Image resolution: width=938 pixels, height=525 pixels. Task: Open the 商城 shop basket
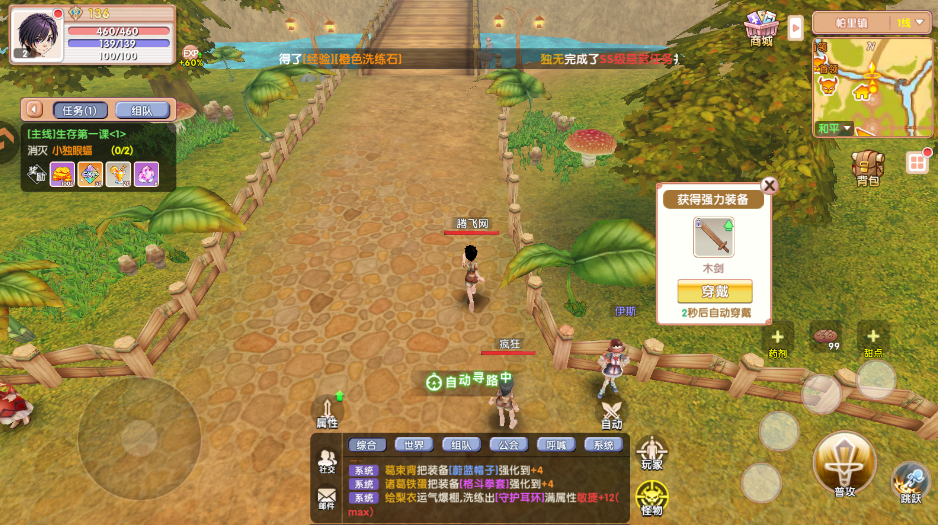coord(762,27)
